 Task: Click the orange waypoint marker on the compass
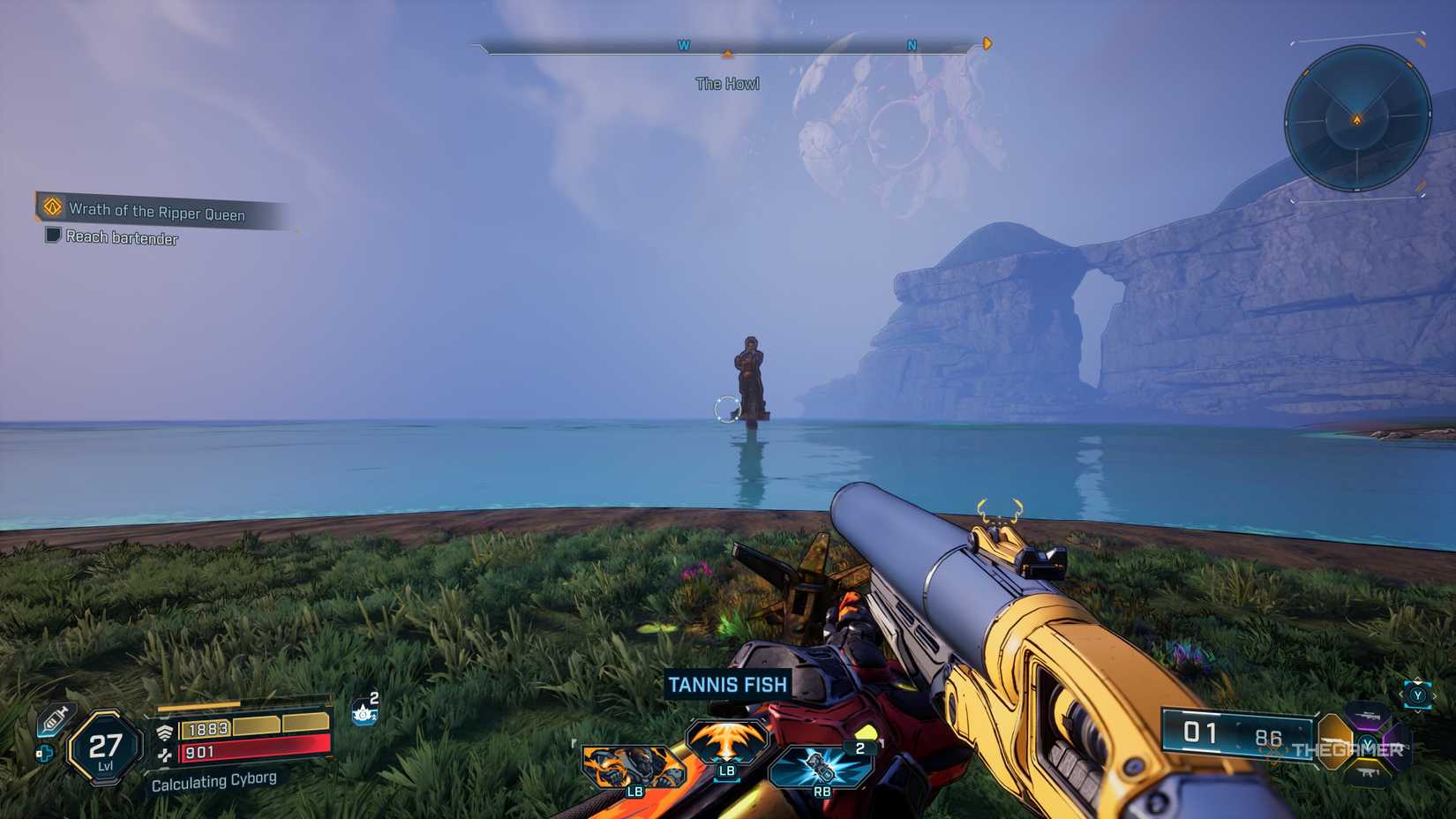point(727,53)
